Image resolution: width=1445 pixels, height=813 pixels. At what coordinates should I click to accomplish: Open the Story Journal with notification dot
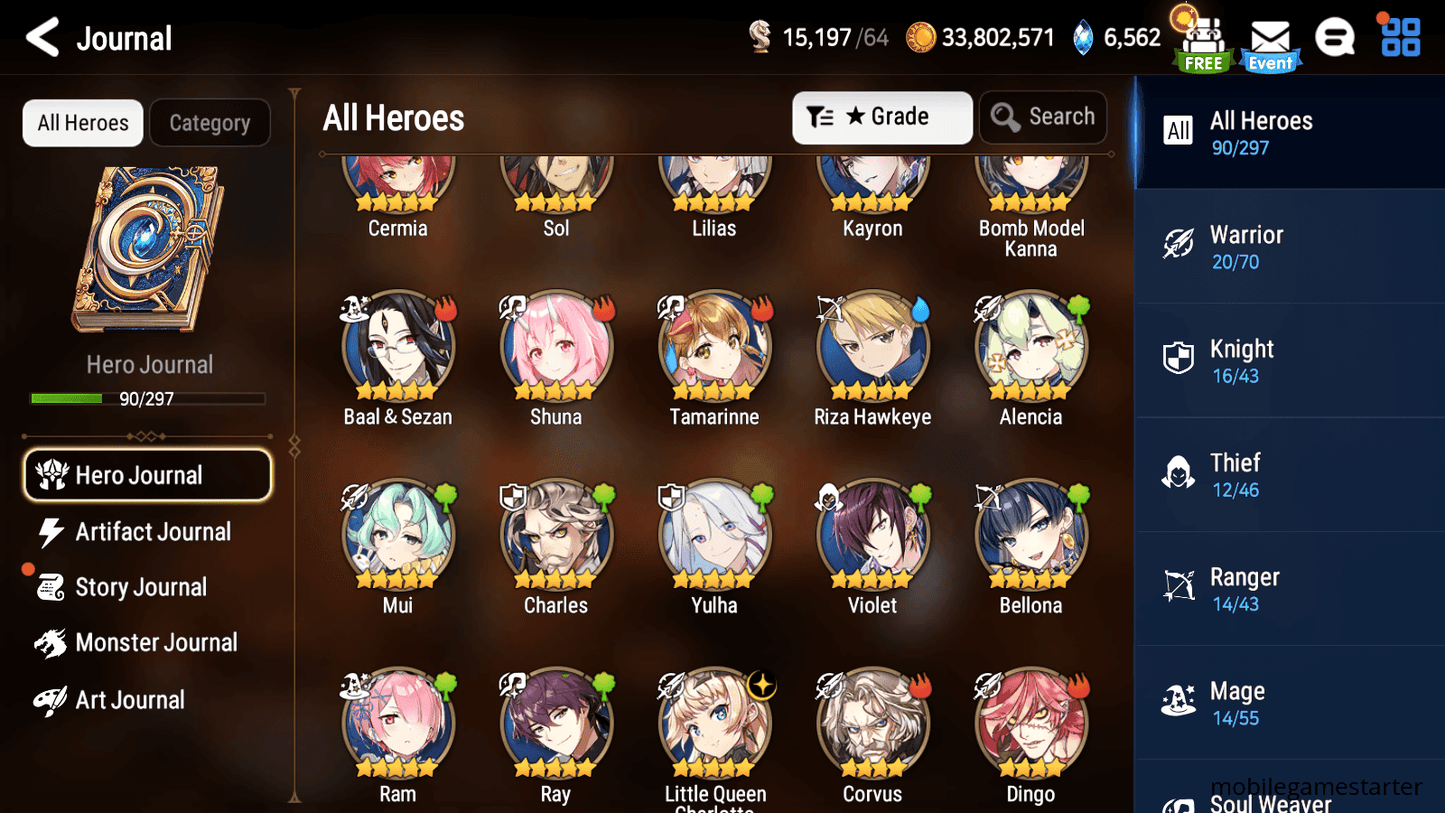click(x=143, y=587)
